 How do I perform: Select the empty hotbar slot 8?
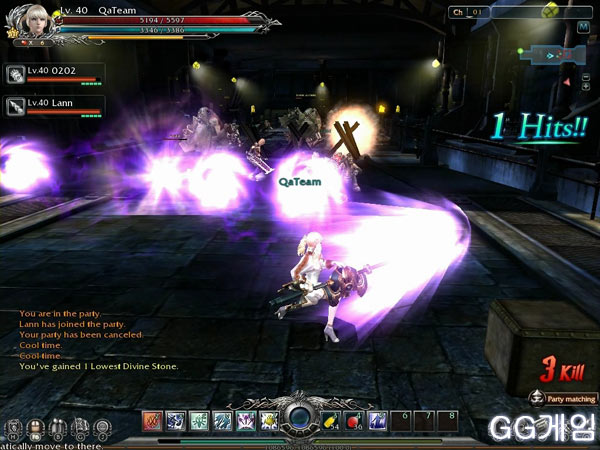pos(452,420)
